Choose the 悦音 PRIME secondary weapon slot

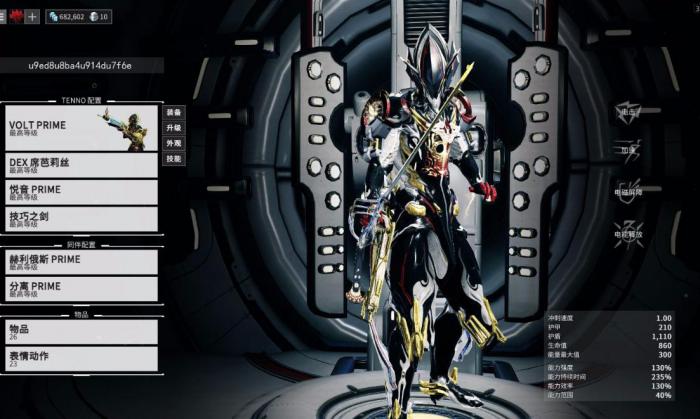pyautogui.click(x=80, y=192)
